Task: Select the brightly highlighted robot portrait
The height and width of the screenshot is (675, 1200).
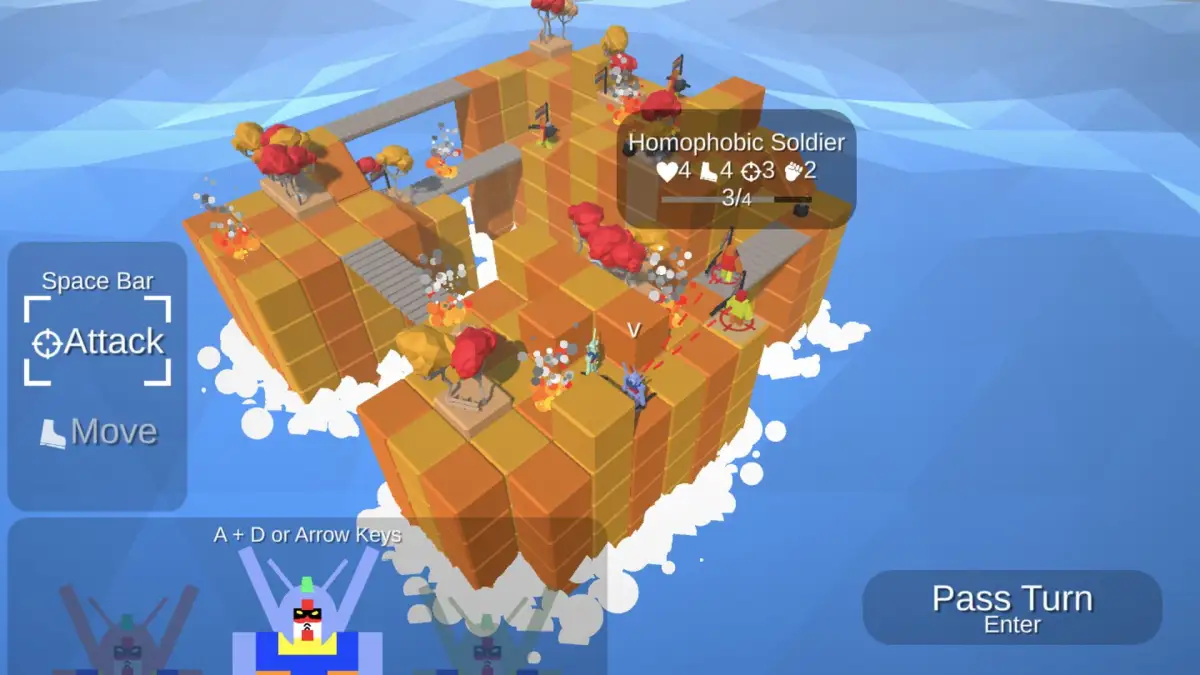Action: coord(308,618)
